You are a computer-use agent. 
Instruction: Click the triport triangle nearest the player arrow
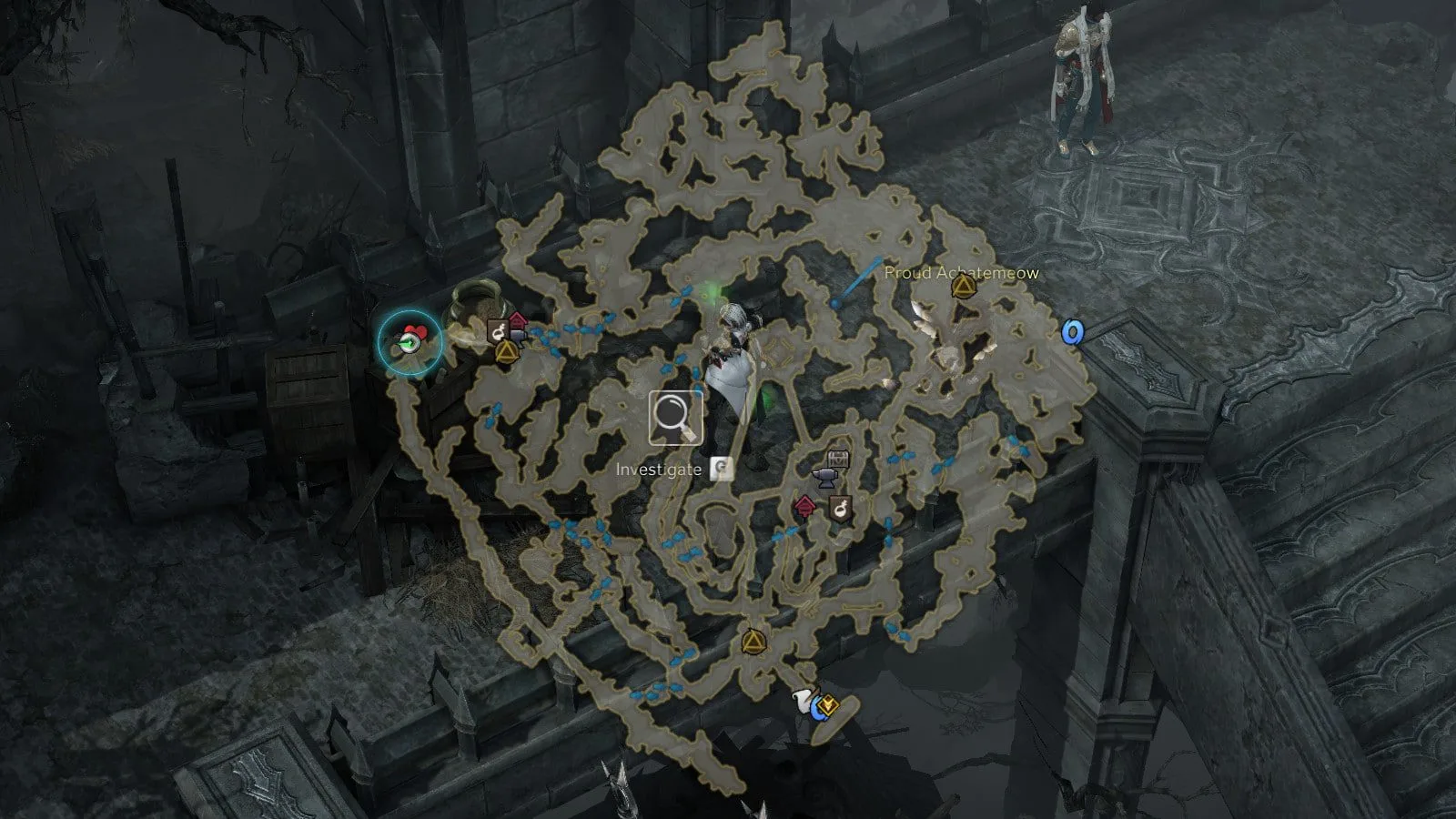click(506, 350)
